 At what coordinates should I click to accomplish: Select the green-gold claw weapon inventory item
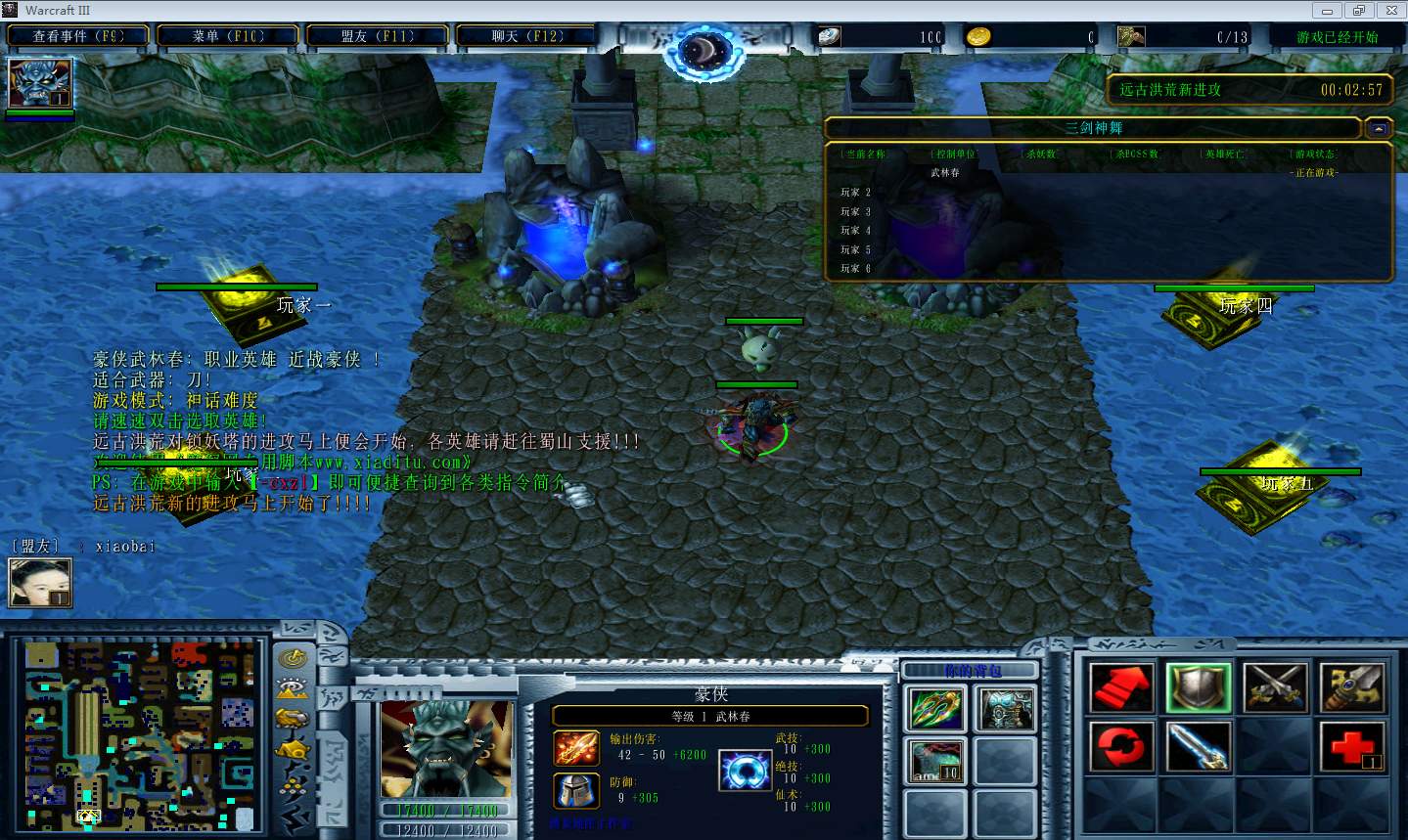(936, 709)
